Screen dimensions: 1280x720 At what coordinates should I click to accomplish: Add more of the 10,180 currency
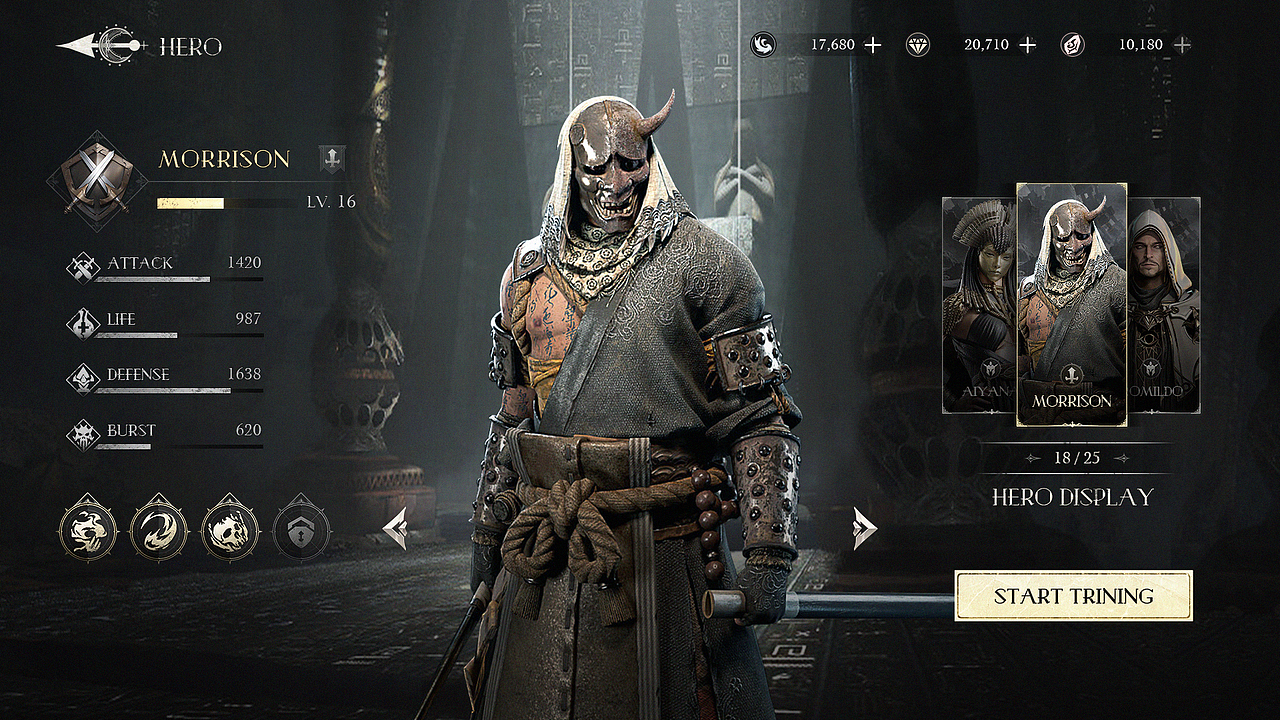click(1182, 45)
